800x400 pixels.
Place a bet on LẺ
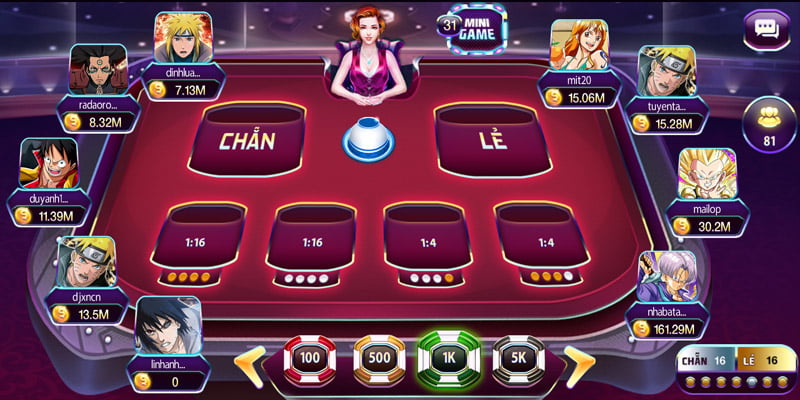click(x=490, y=139)
